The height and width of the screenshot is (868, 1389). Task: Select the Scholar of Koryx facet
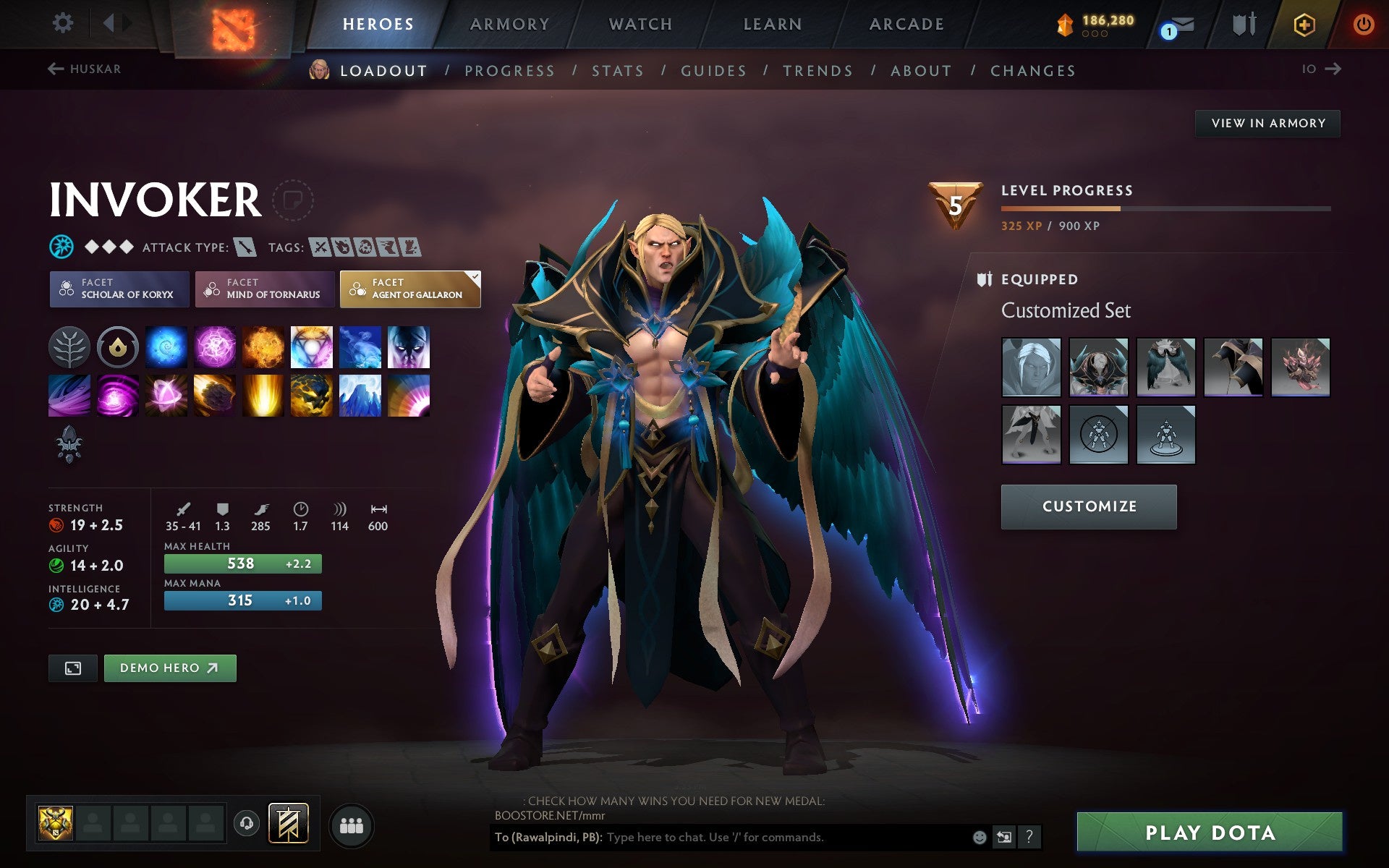[x=119, y=289]
